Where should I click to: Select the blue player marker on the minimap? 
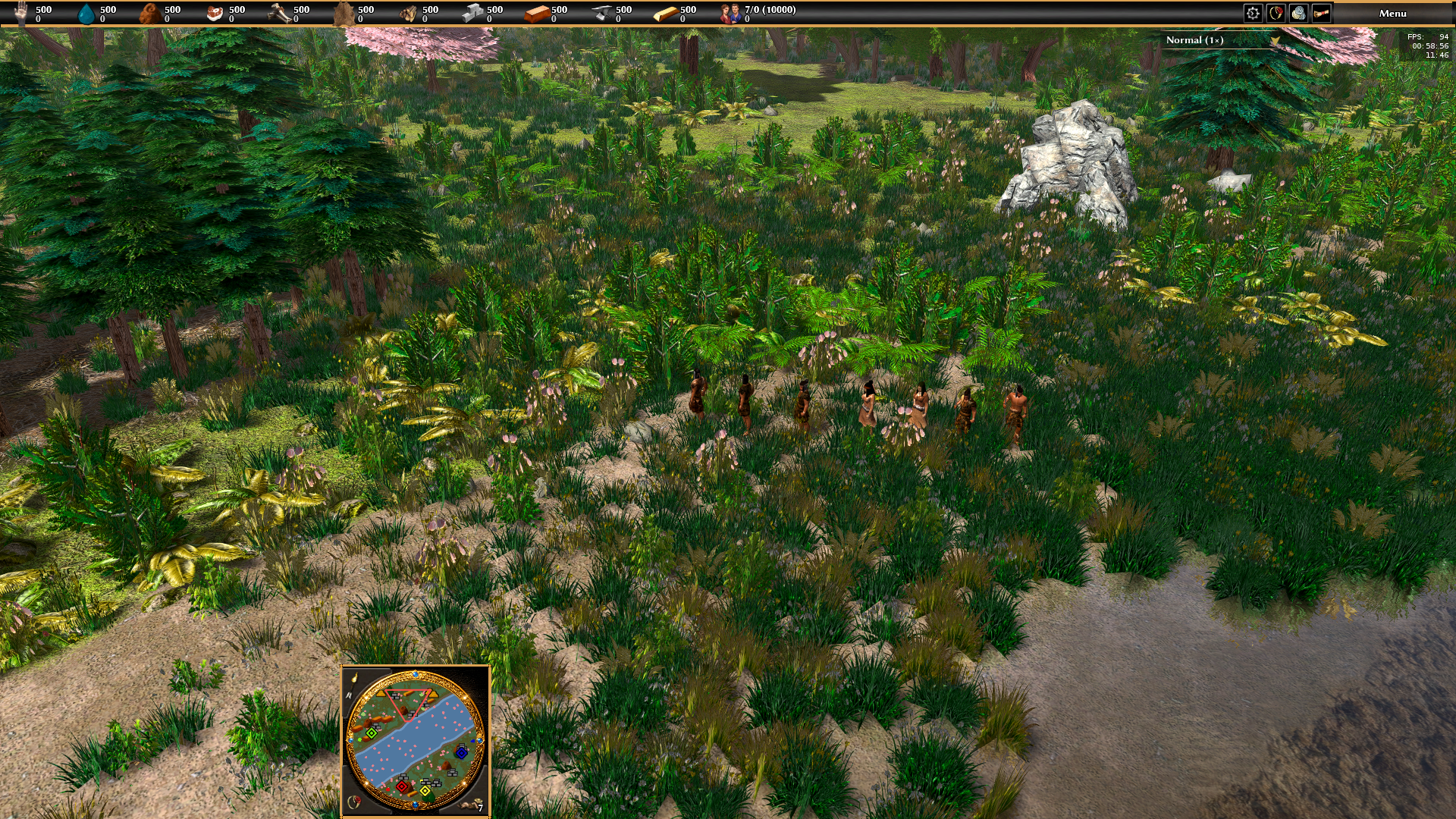[462, 752]
